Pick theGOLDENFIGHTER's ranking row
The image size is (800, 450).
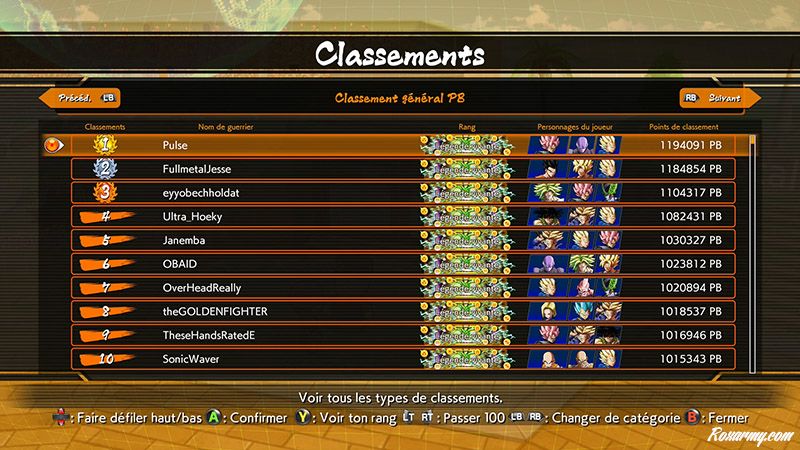click(400, 311)
